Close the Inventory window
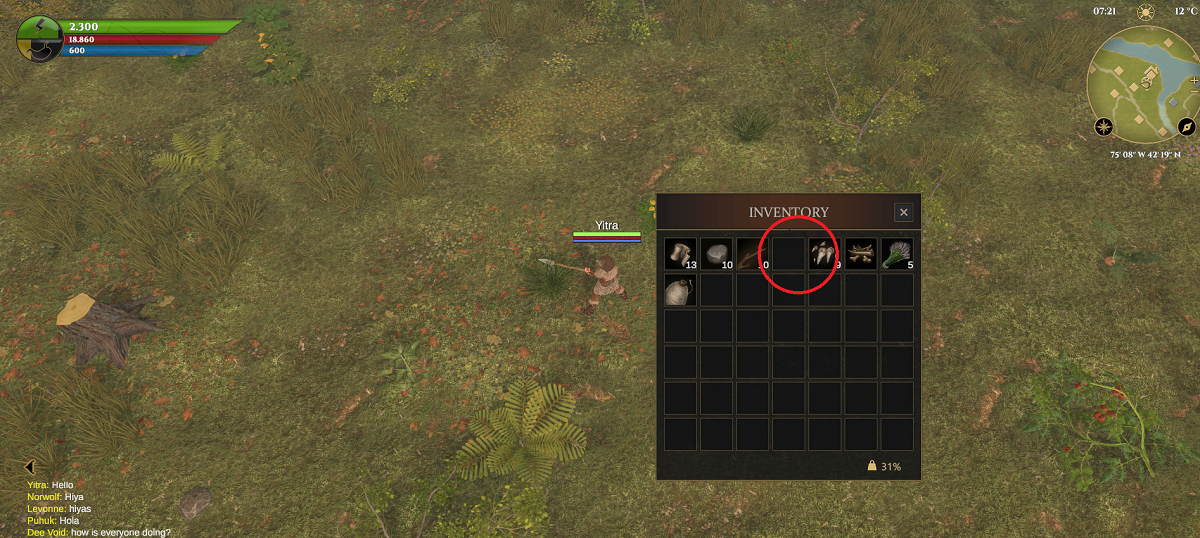This screenshot has height=538, width=1200. pos(903,212)
